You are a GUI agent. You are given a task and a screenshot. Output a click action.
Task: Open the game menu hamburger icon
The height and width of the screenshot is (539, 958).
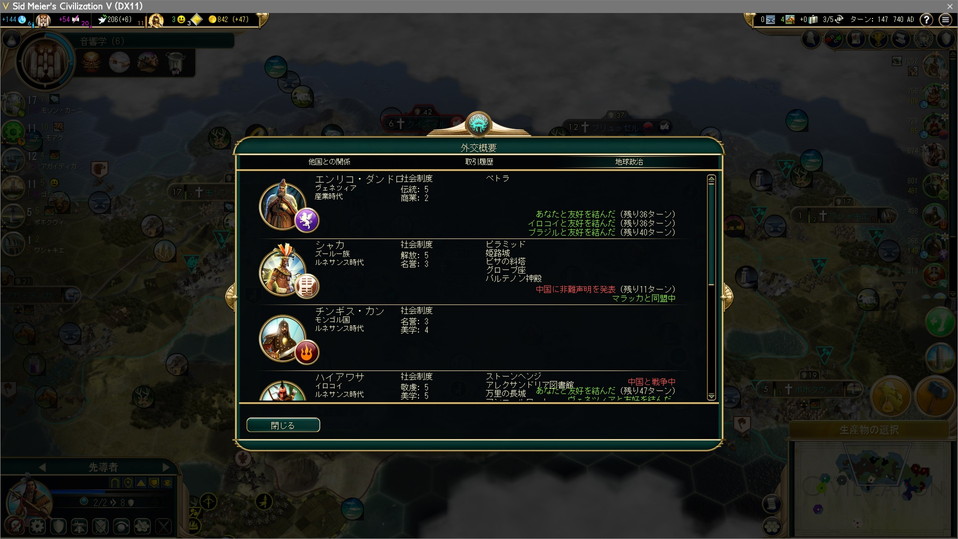tap(946, 19)
